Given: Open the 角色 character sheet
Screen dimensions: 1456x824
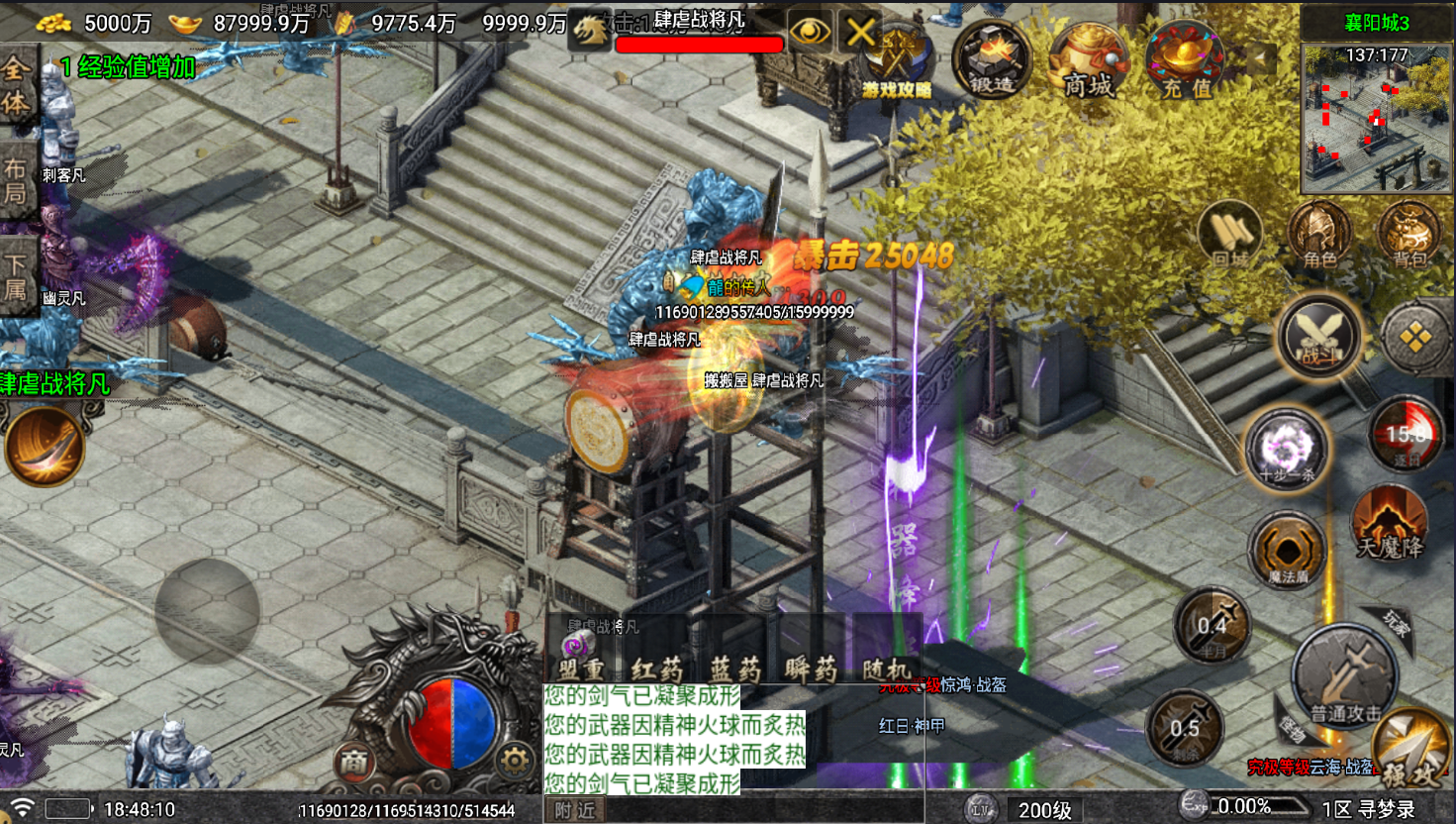Looking at the screenshot, I should pyautogui.click(x=1319, y=238).
